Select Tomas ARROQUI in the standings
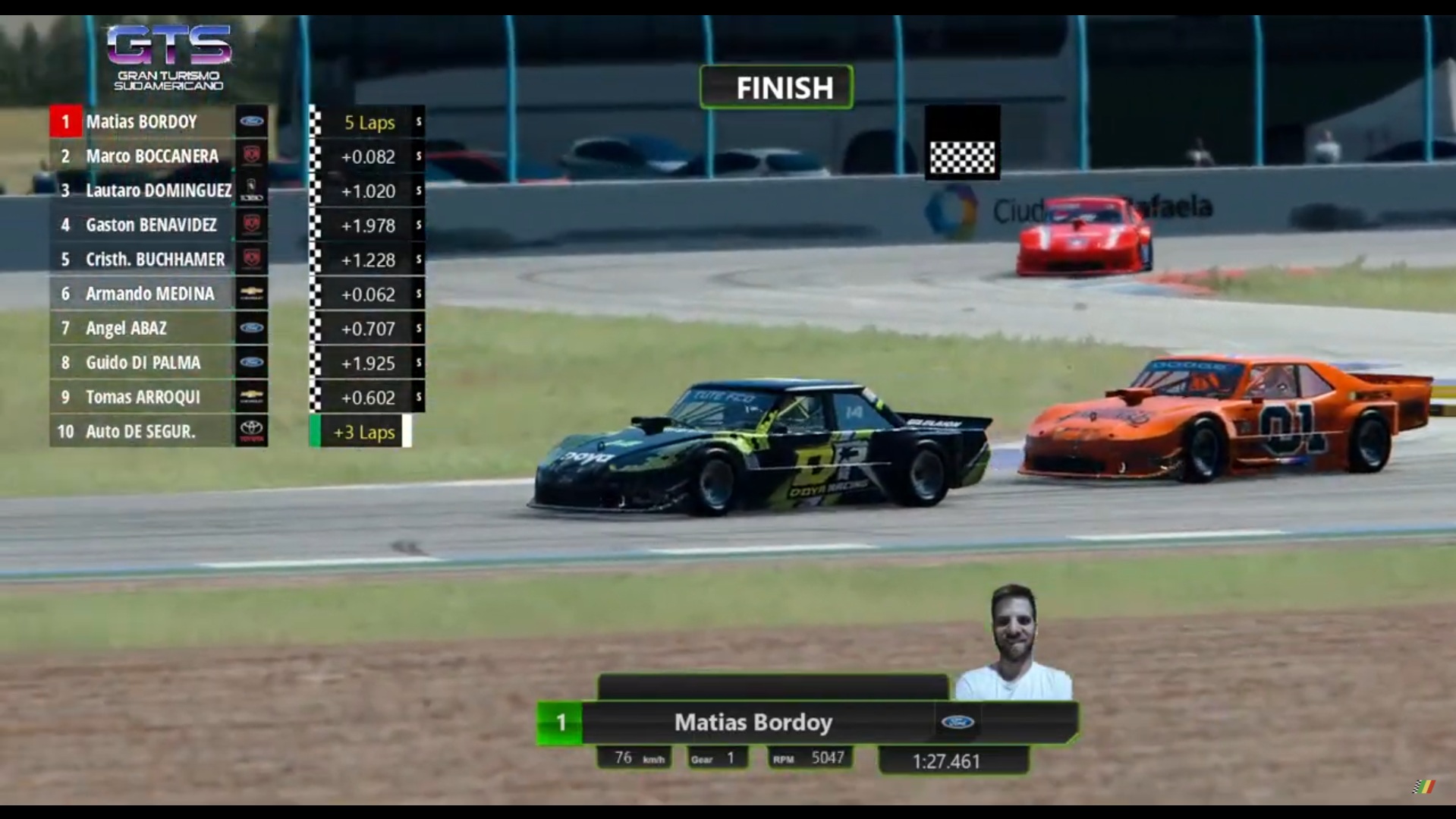1456x819 pixels. 143,397
